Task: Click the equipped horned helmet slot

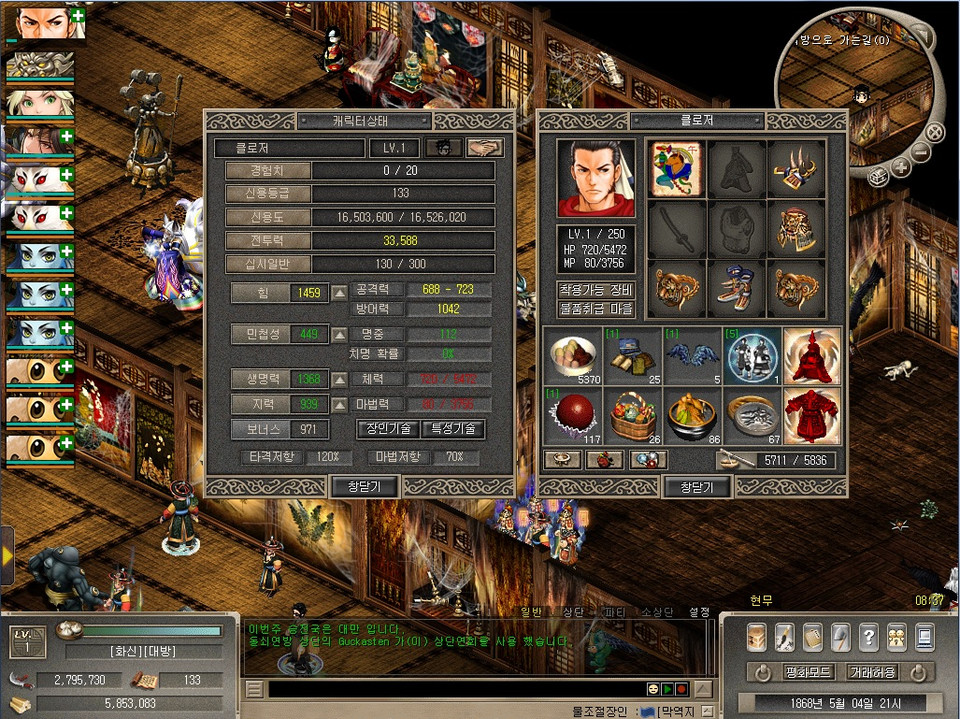Action: [x=796, y=169]
